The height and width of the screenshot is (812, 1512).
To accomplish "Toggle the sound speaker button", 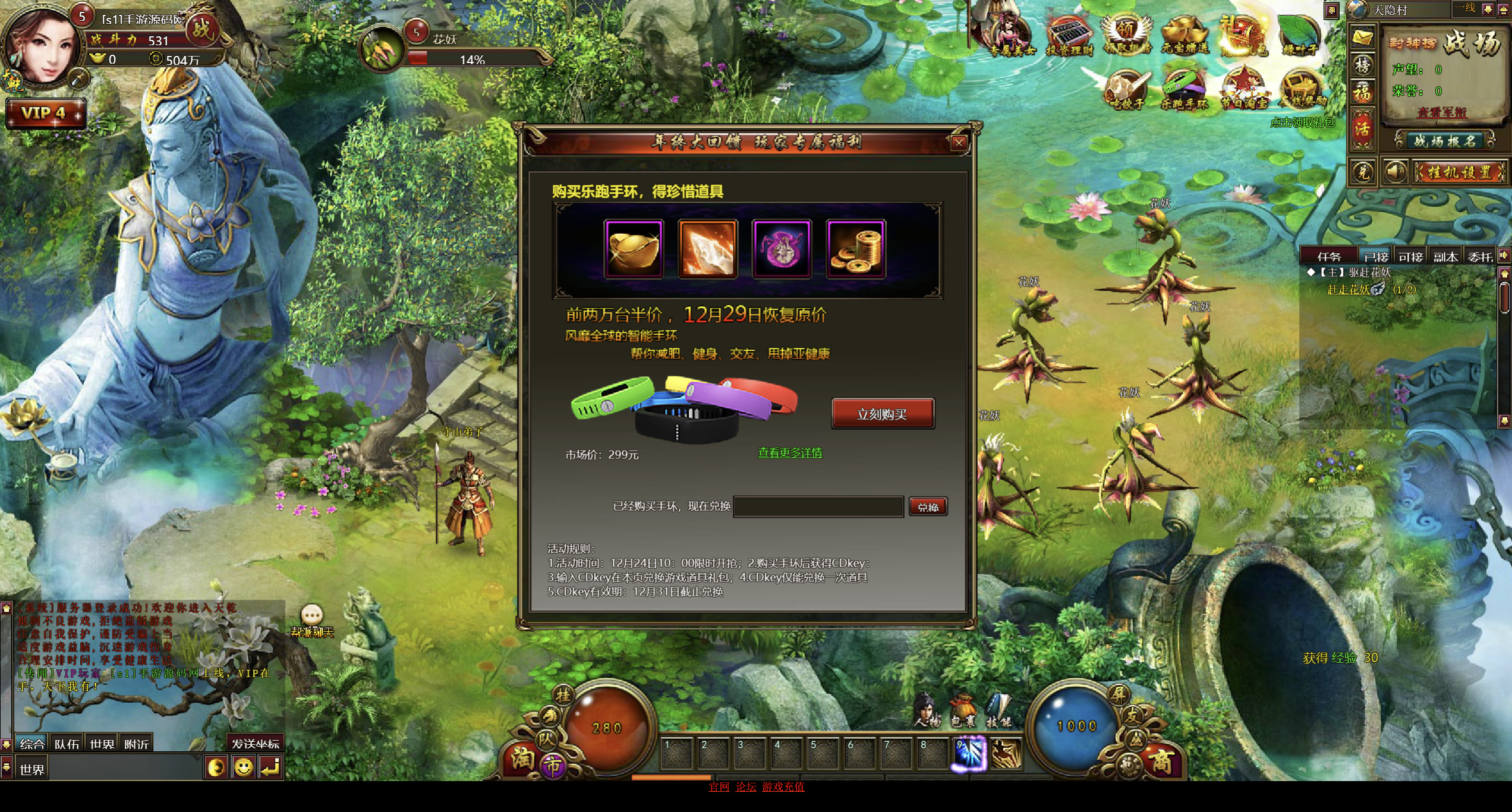I will (1394, 172).
